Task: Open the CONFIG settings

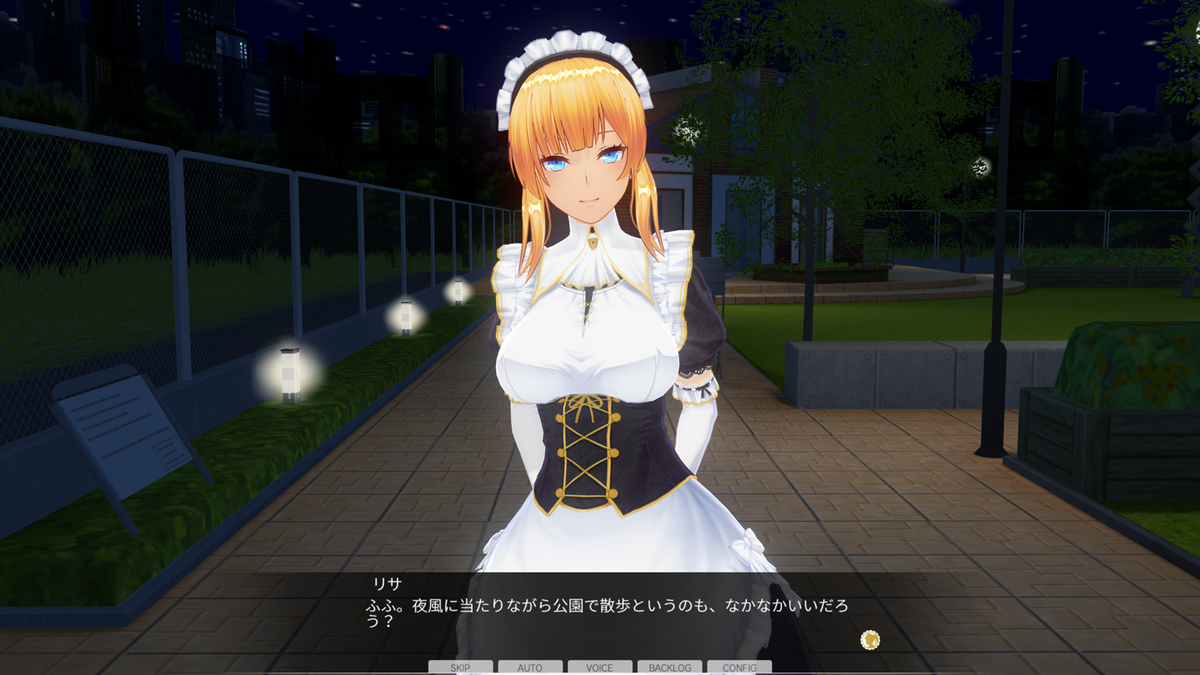Action: [739, 667]
